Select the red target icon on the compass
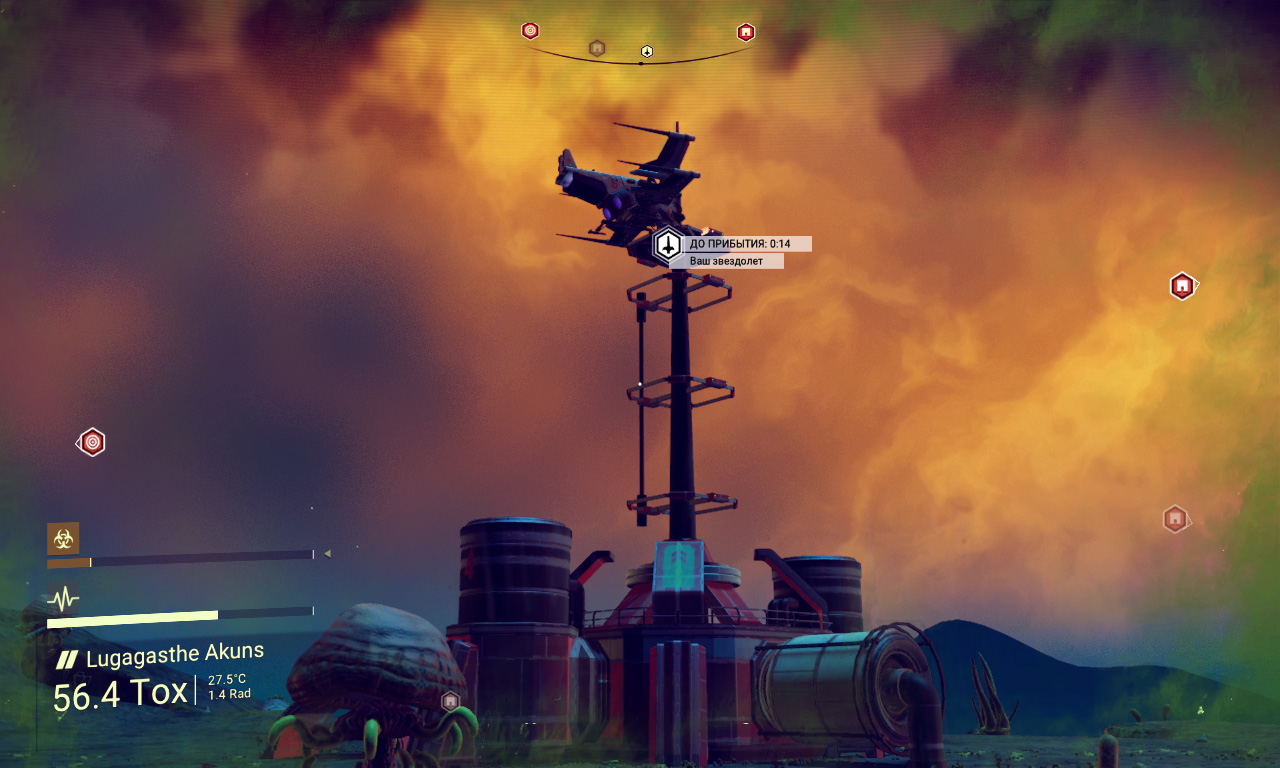Image resolution: width=1280 pixels, height=768 pixels. point(530,31)
